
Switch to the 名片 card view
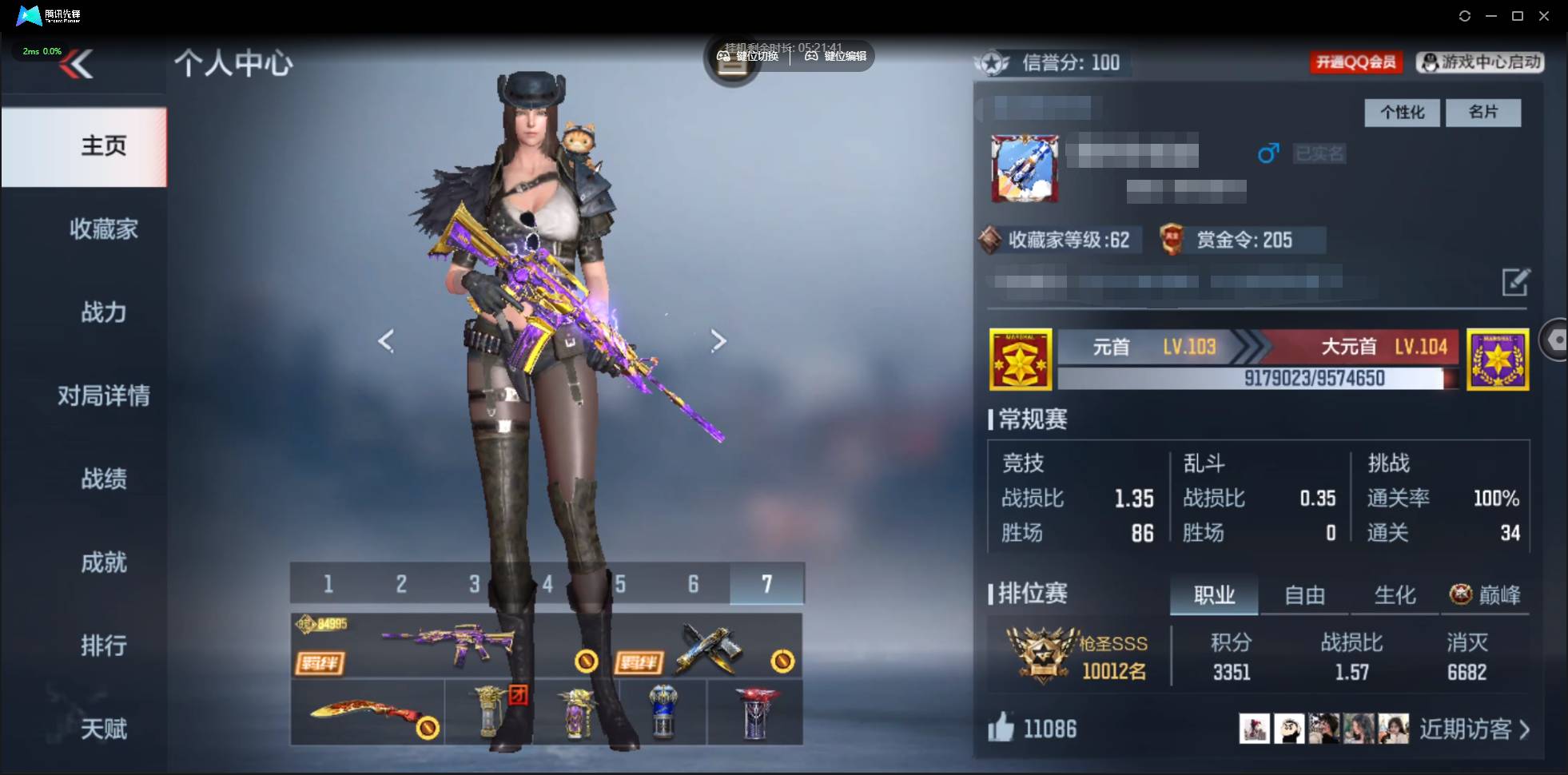(x=1484, y=113)
